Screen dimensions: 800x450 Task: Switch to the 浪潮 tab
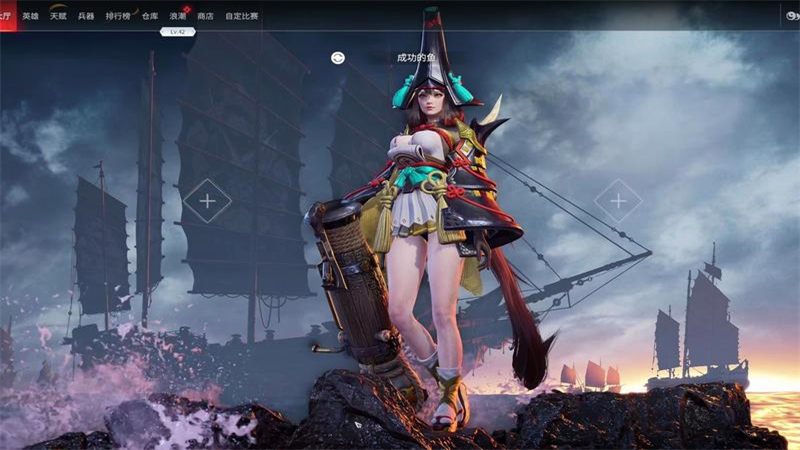[178, 16]
